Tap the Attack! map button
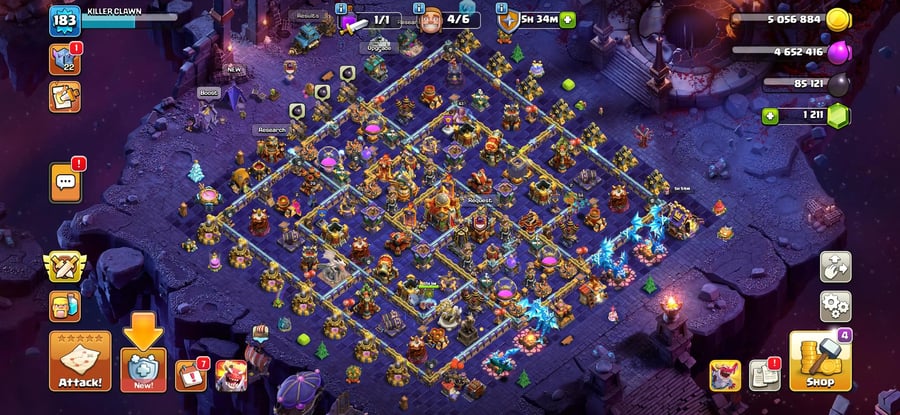 (80, 361)
